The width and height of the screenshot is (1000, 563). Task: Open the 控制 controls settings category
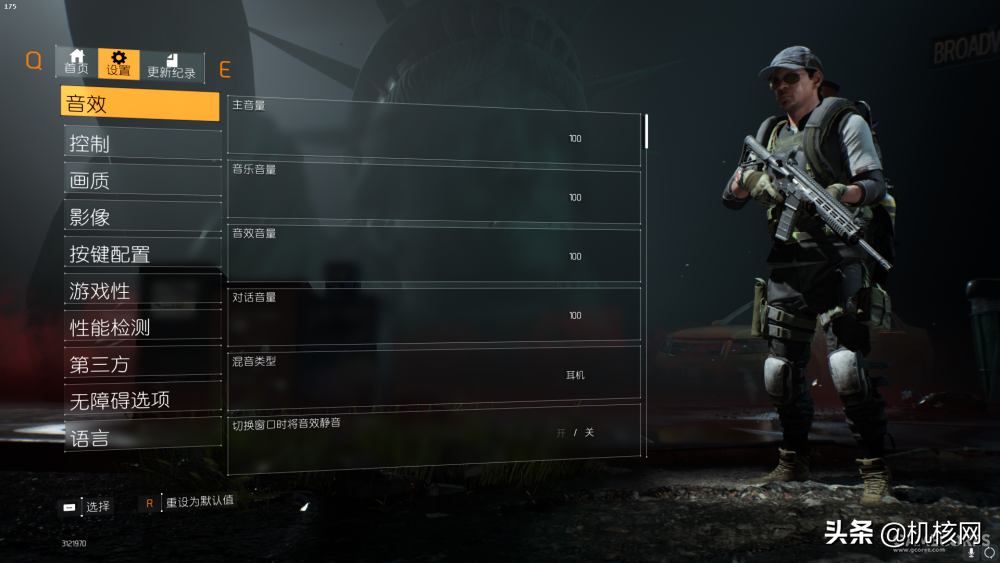coord(142,143)
